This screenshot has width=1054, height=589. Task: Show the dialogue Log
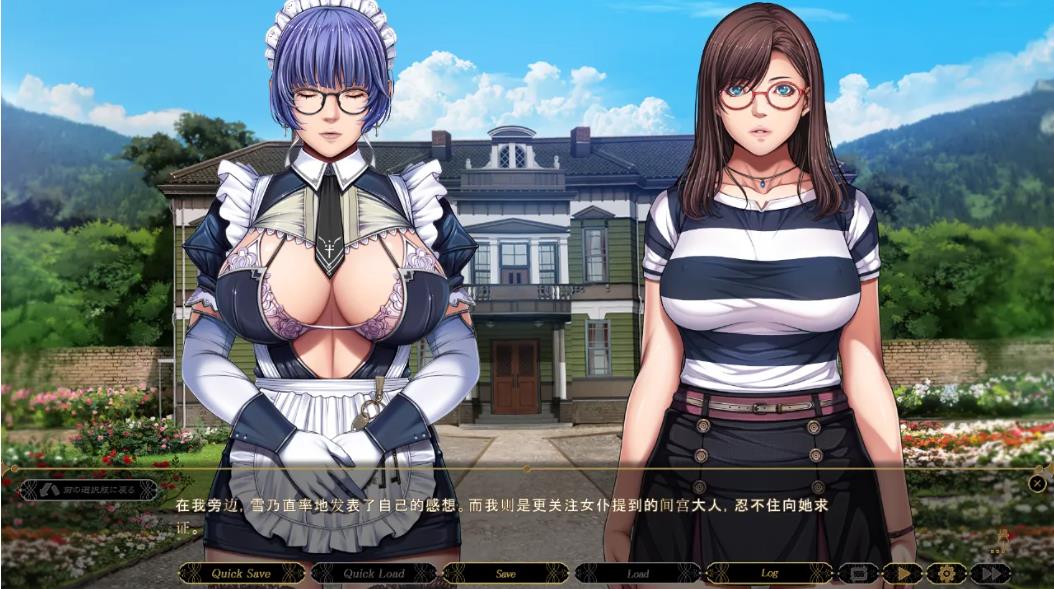[x=769, y=573]
